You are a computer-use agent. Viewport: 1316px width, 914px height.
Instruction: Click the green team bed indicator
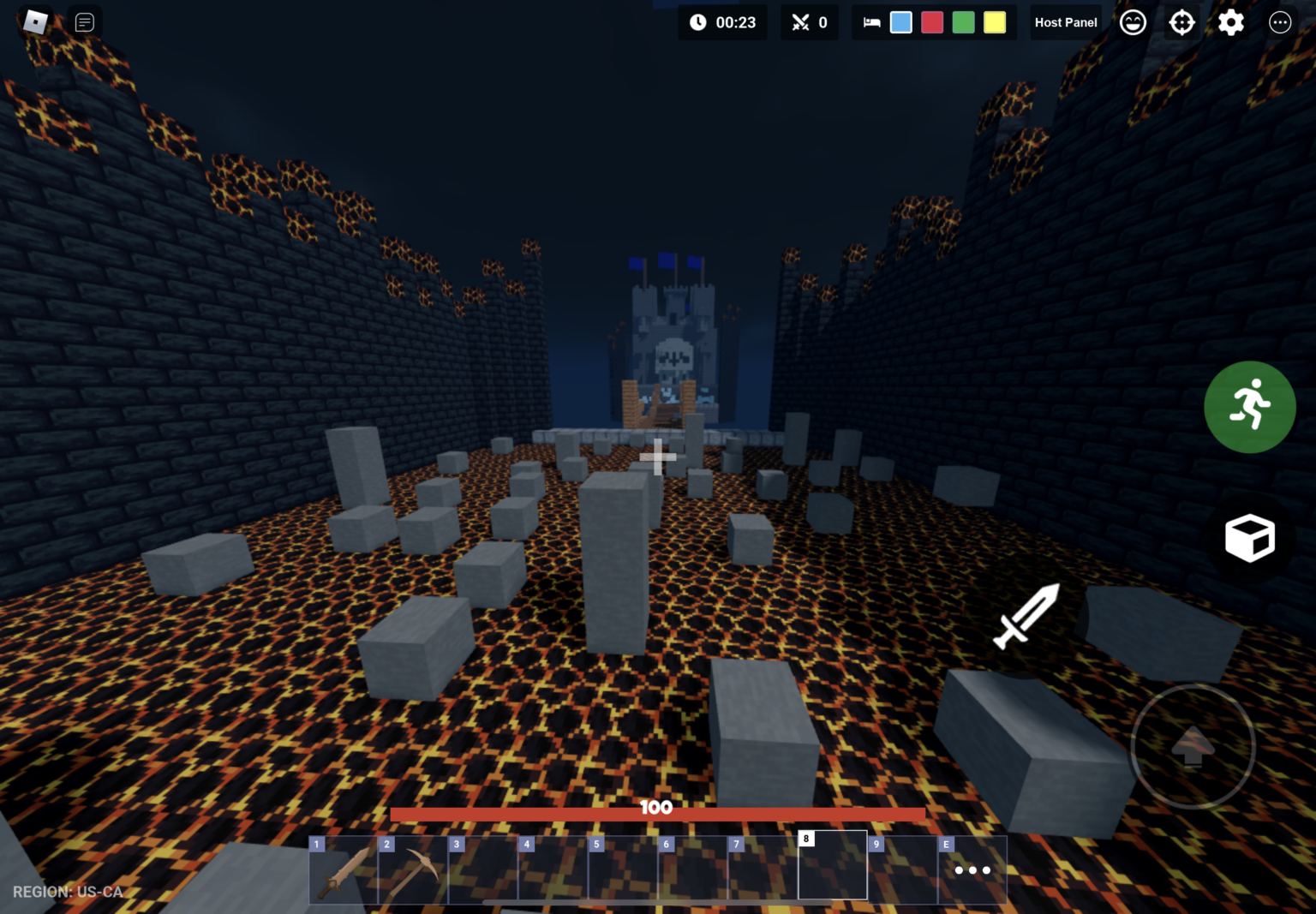tap(963, 22)
